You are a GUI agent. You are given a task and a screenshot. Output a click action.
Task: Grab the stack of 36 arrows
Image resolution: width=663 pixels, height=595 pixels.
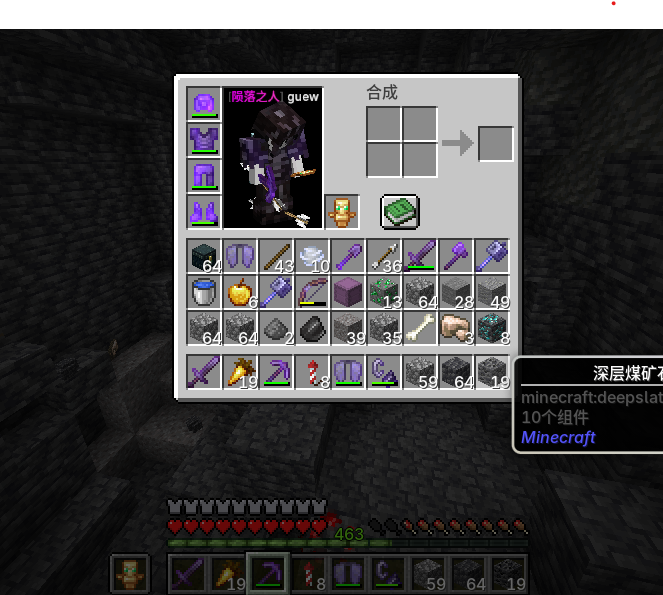[384, 257]
